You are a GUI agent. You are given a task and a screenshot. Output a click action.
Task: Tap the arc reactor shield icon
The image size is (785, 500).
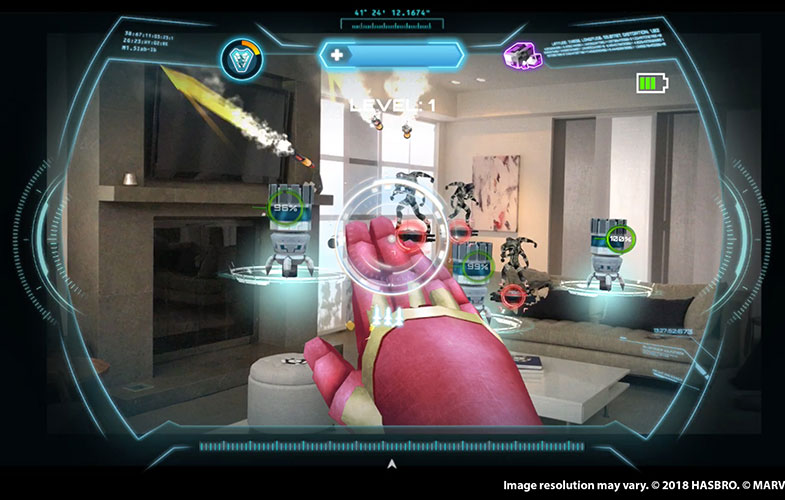click(240, 57)
